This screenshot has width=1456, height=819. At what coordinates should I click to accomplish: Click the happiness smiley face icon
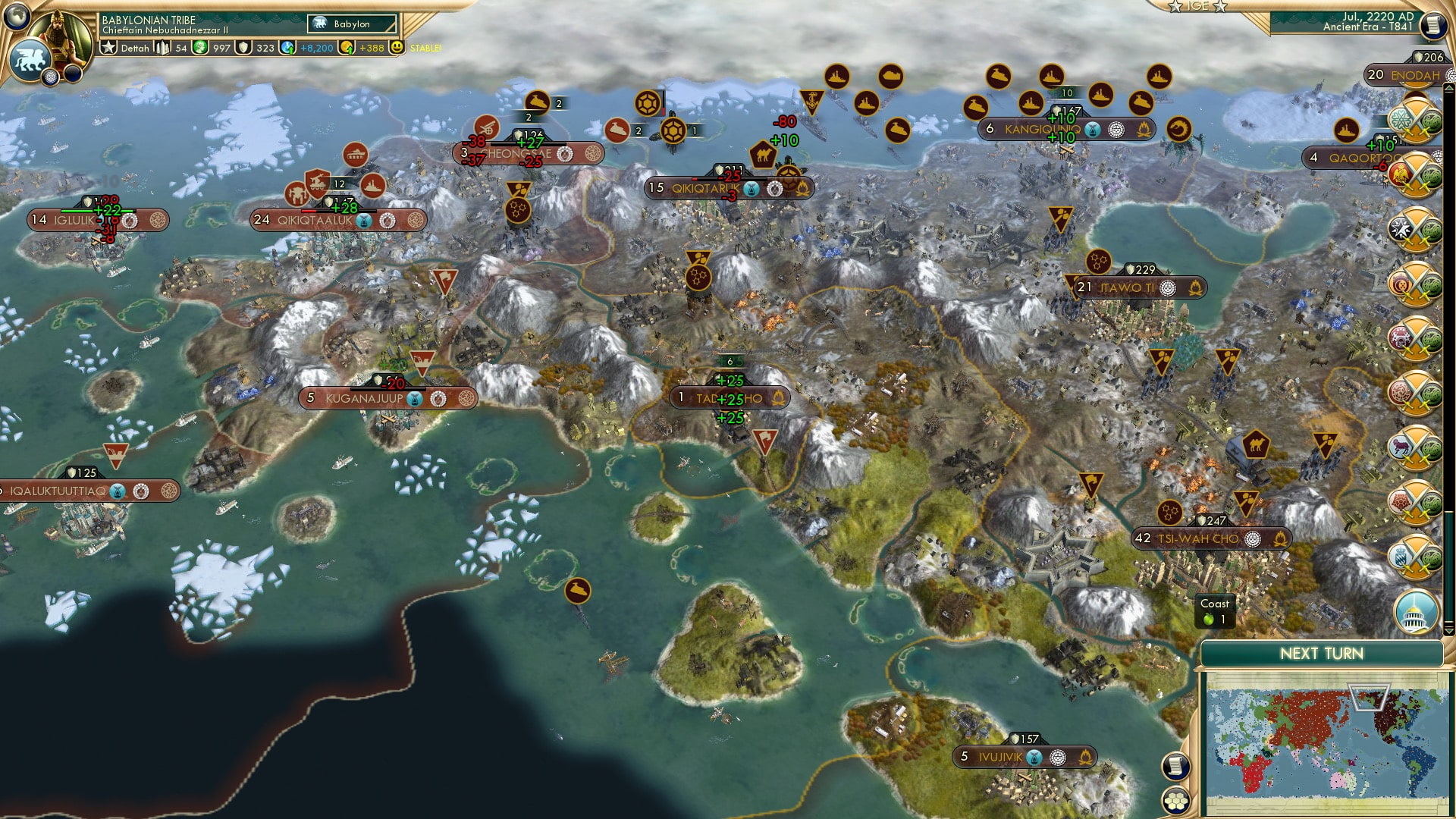point(397,48)
